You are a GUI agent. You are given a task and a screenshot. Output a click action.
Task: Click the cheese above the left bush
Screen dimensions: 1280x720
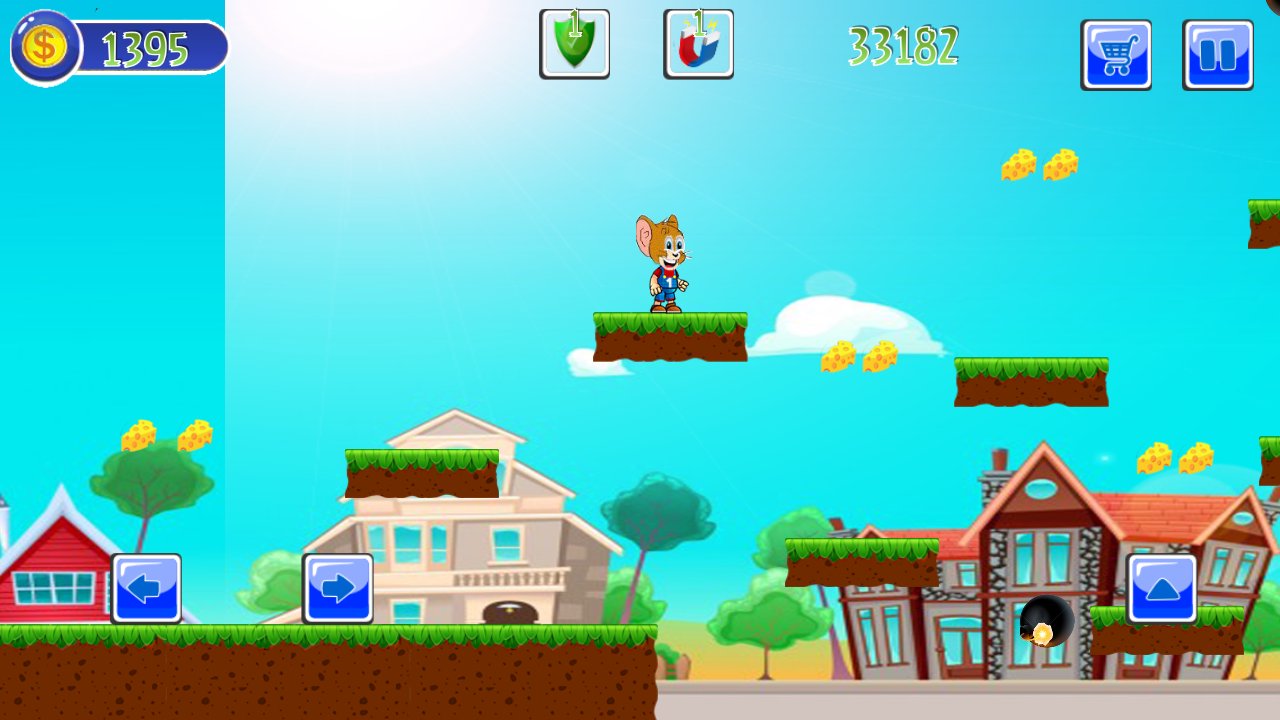(165, 435)
